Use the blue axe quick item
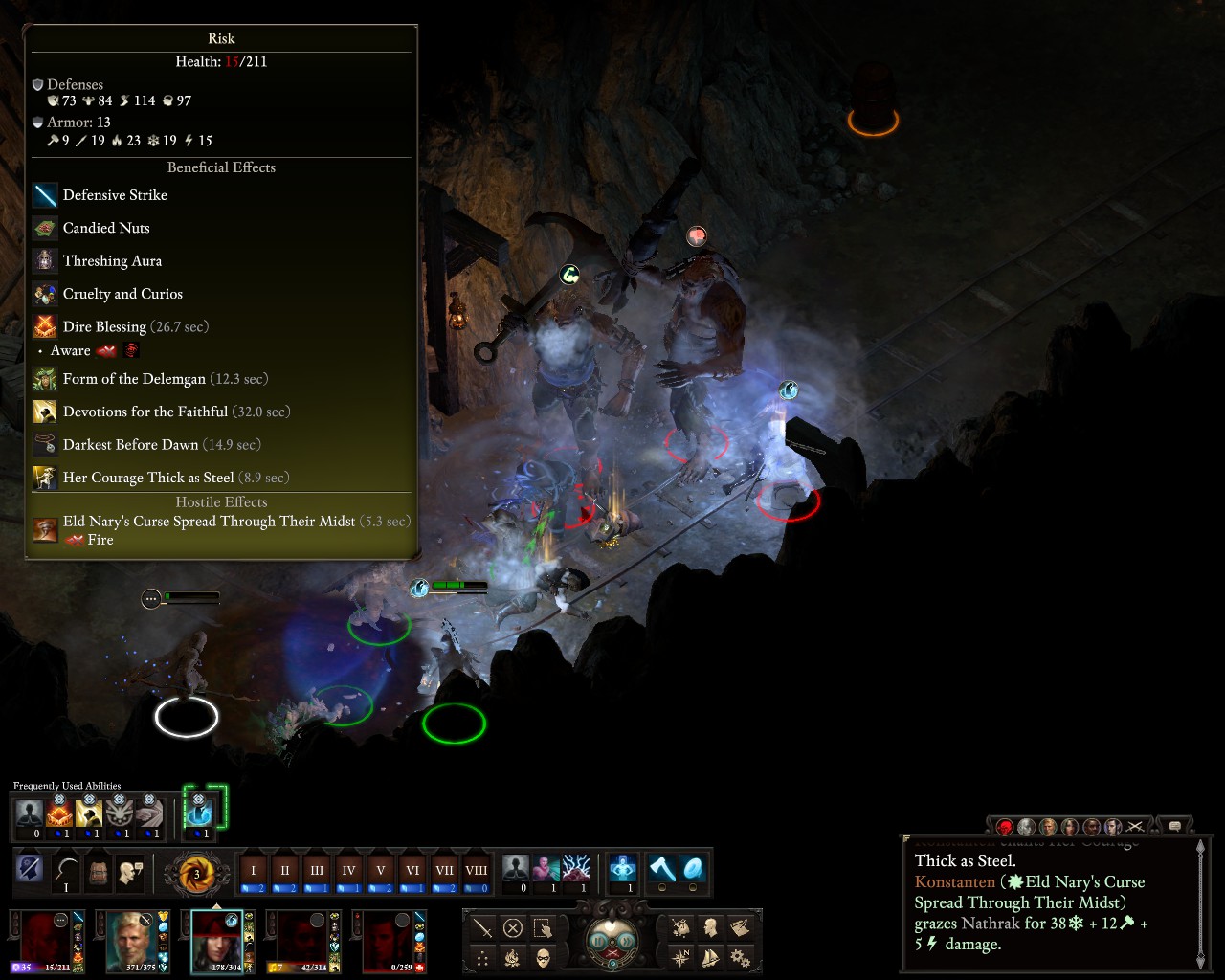This screenshot has height=980, width=1225. pos(662,868)
